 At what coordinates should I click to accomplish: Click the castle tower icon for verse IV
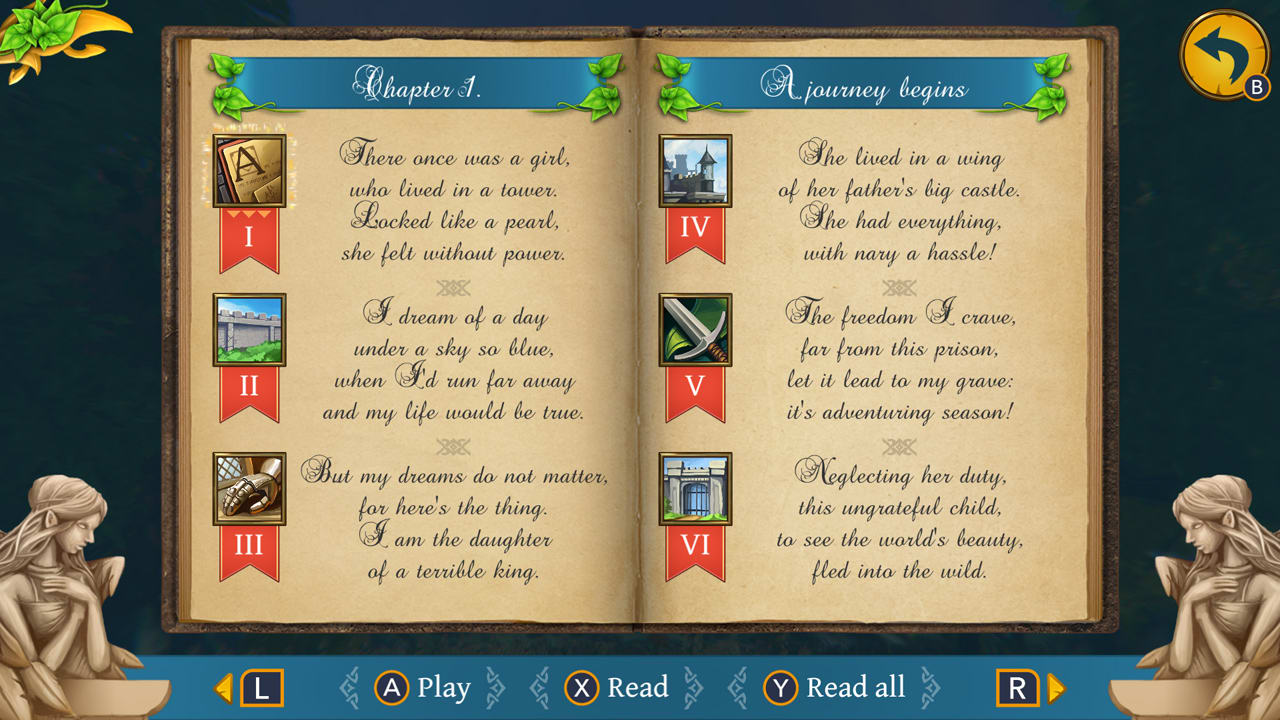click(696, 171)
